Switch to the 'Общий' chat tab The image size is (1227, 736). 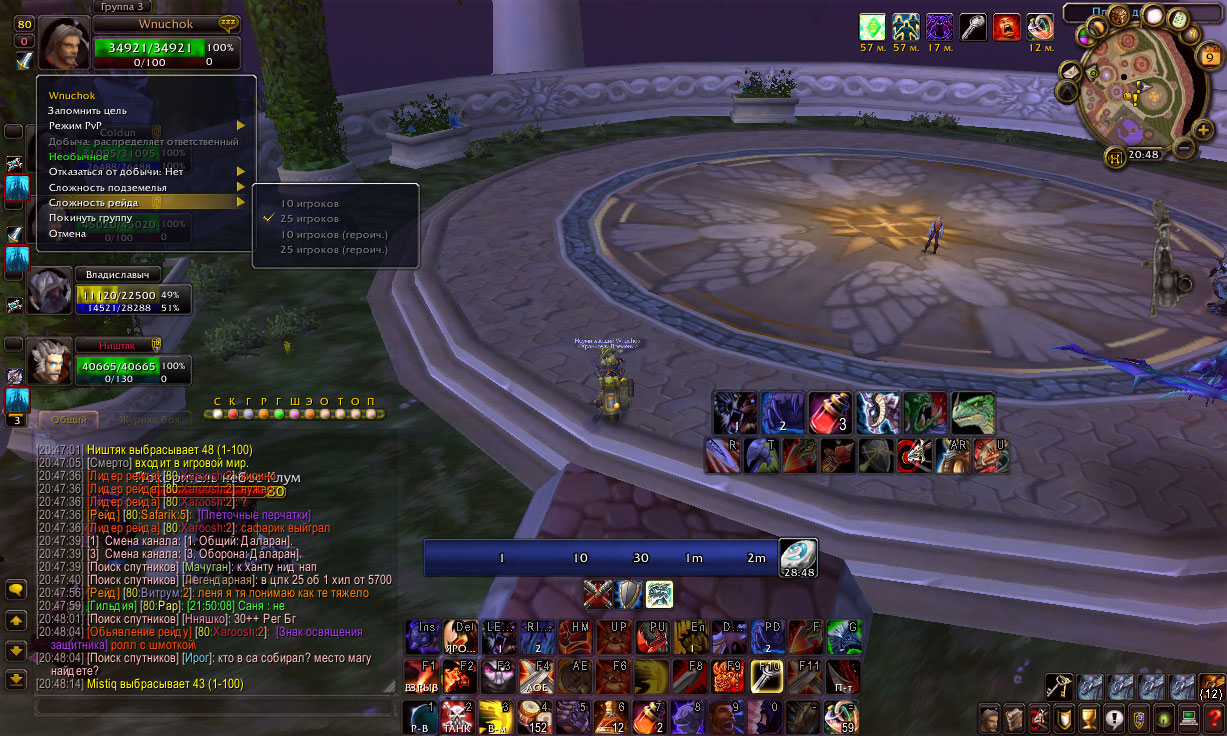(68, 420)
